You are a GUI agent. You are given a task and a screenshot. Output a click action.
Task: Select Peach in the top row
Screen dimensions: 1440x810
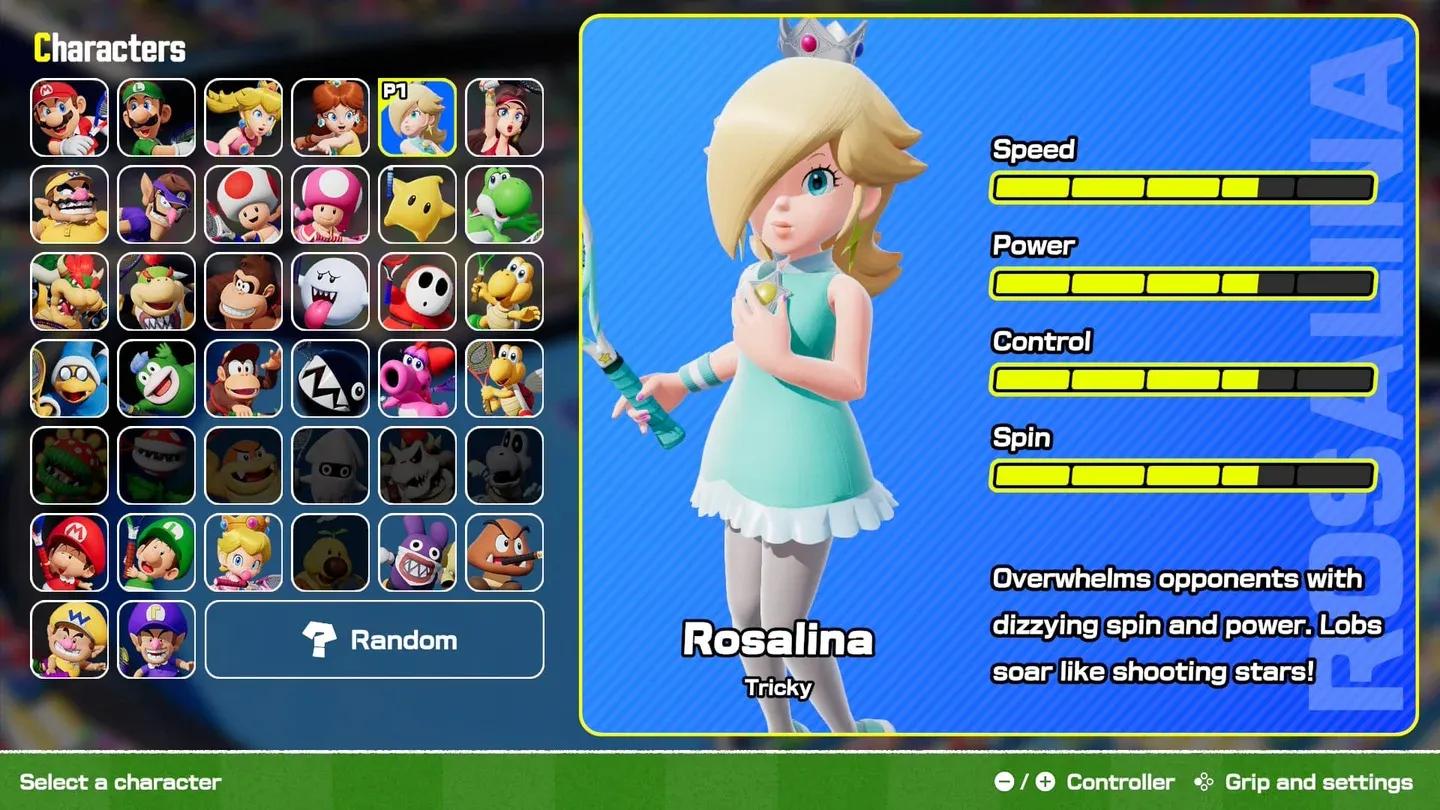pos(243,118)
